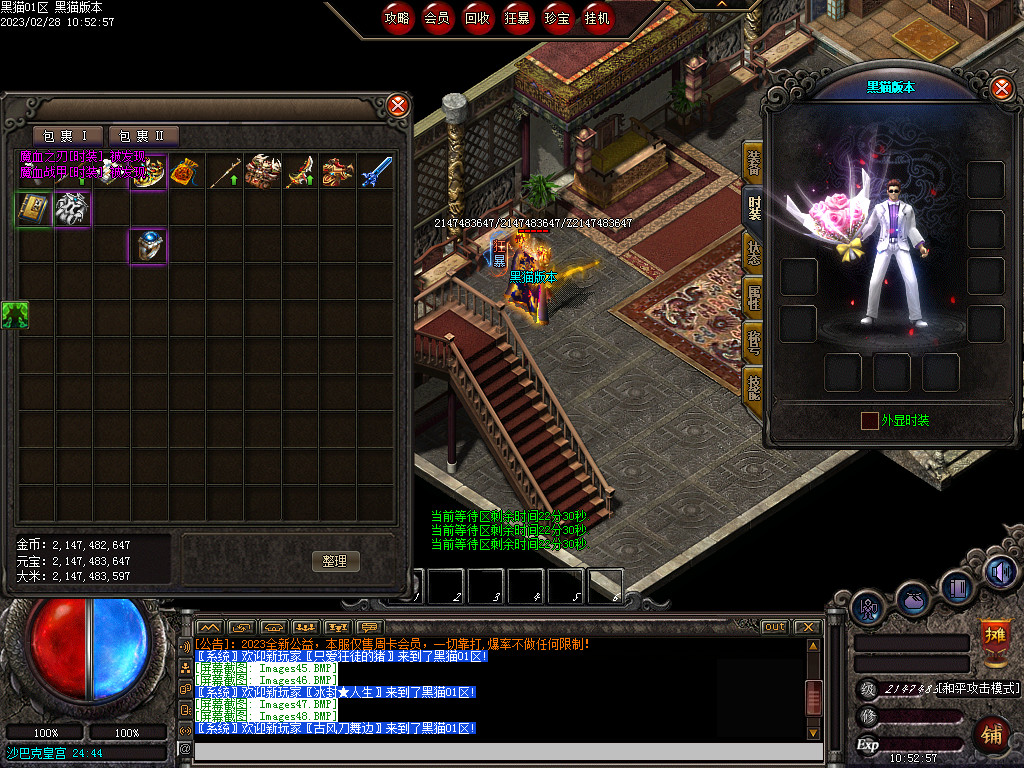Switch to the 装备 equipment tab
Image resolution: width=1024 pixels, height=768 pixels.
point(753,162)
